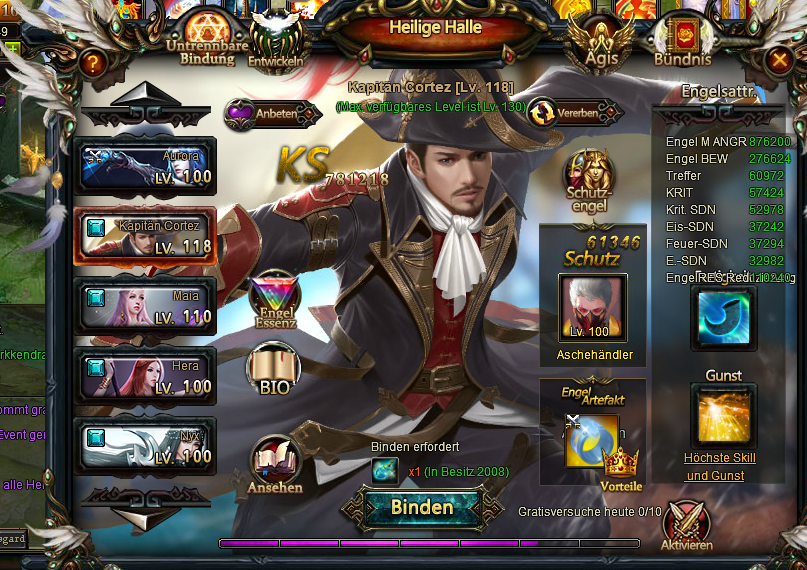The height and width of the screenshot is (570, 807).
Task: Switch to the Entwickeln tab
Action: tap(275, 40)
